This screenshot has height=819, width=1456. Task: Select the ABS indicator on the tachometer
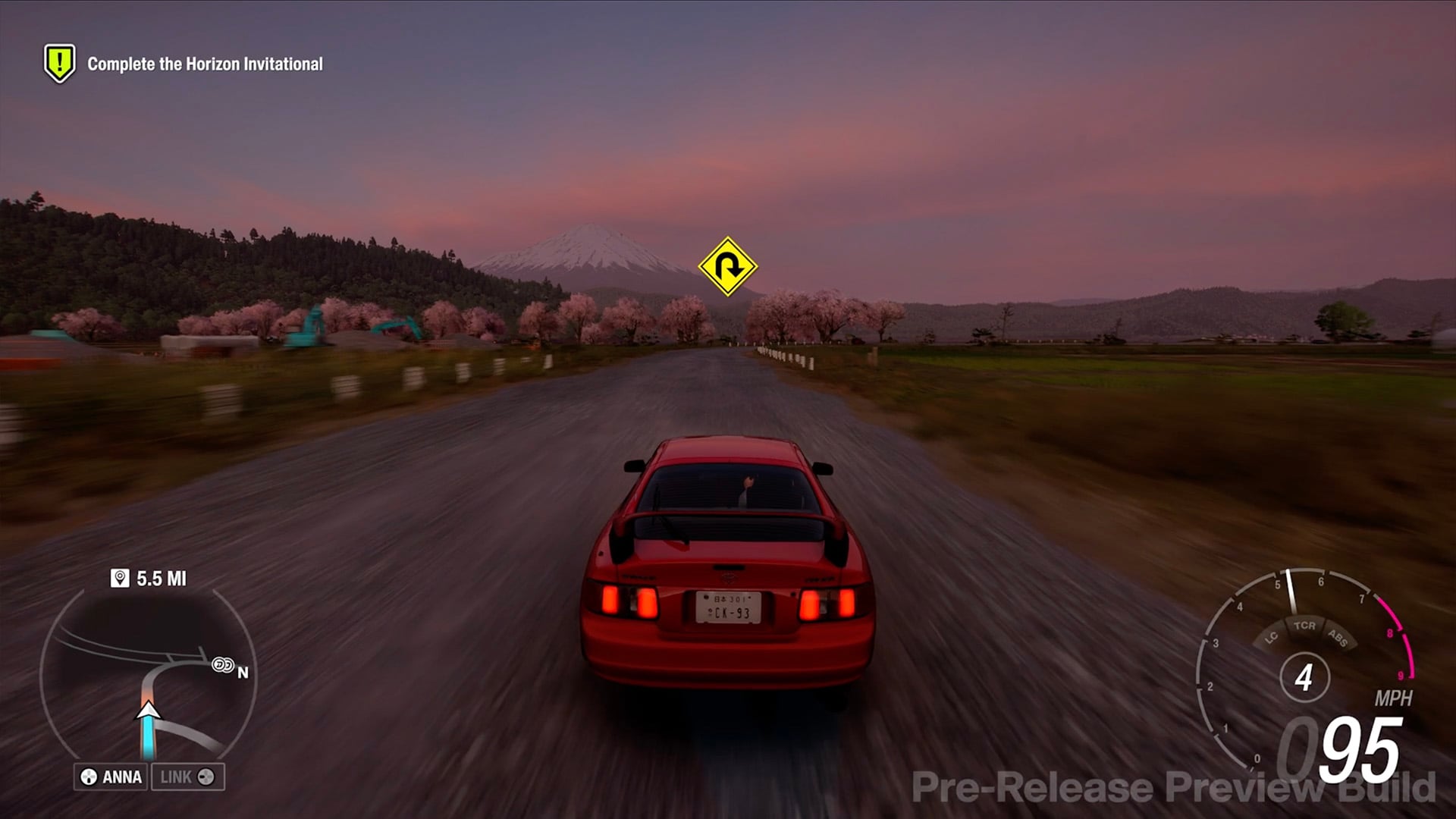pos(1337,639)
